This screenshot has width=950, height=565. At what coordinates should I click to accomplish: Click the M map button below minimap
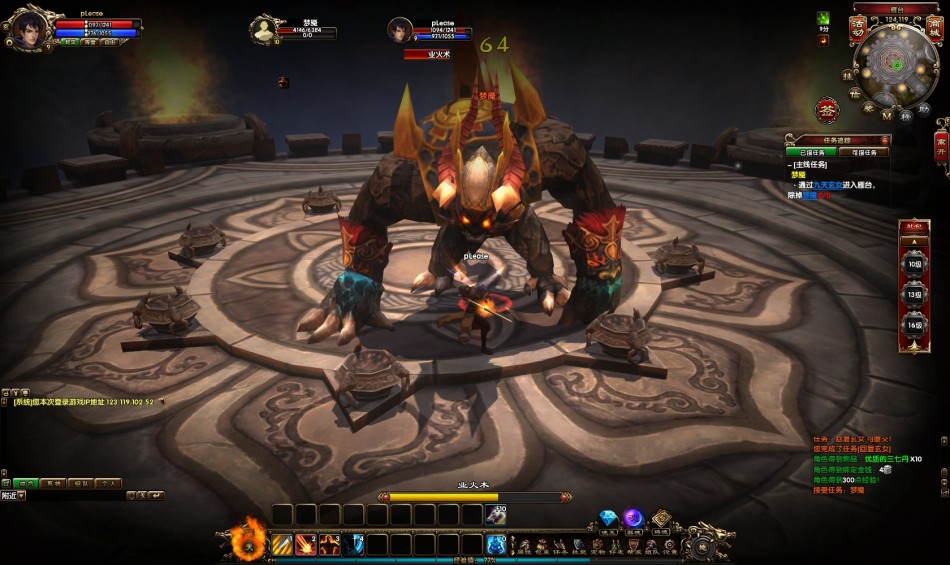pos(886,114)
